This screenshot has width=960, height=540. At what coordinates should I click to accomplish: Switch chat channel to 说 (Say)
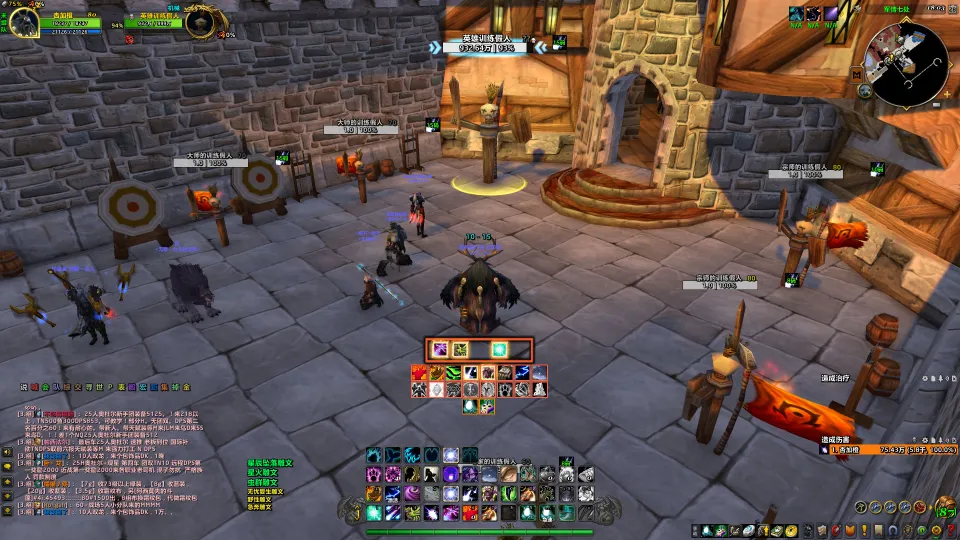pos(23,387)
